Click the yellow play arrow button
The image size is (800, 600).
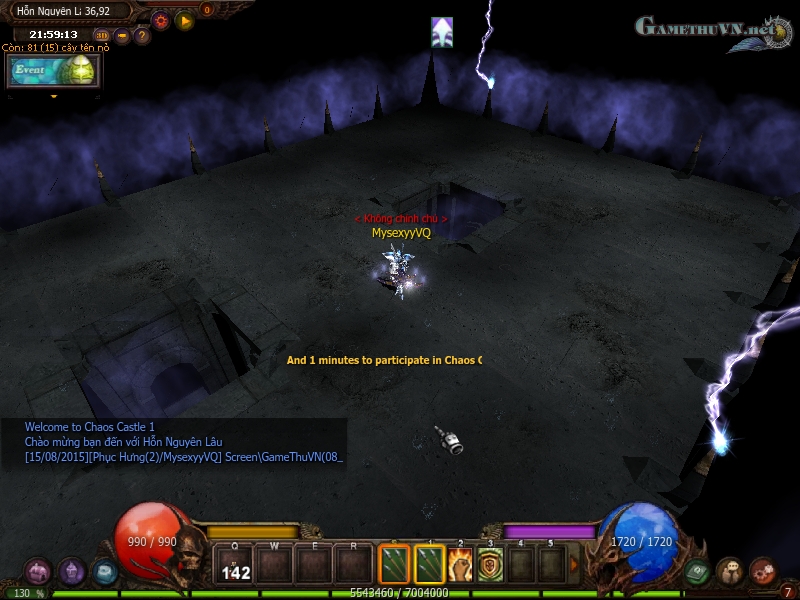184,19
